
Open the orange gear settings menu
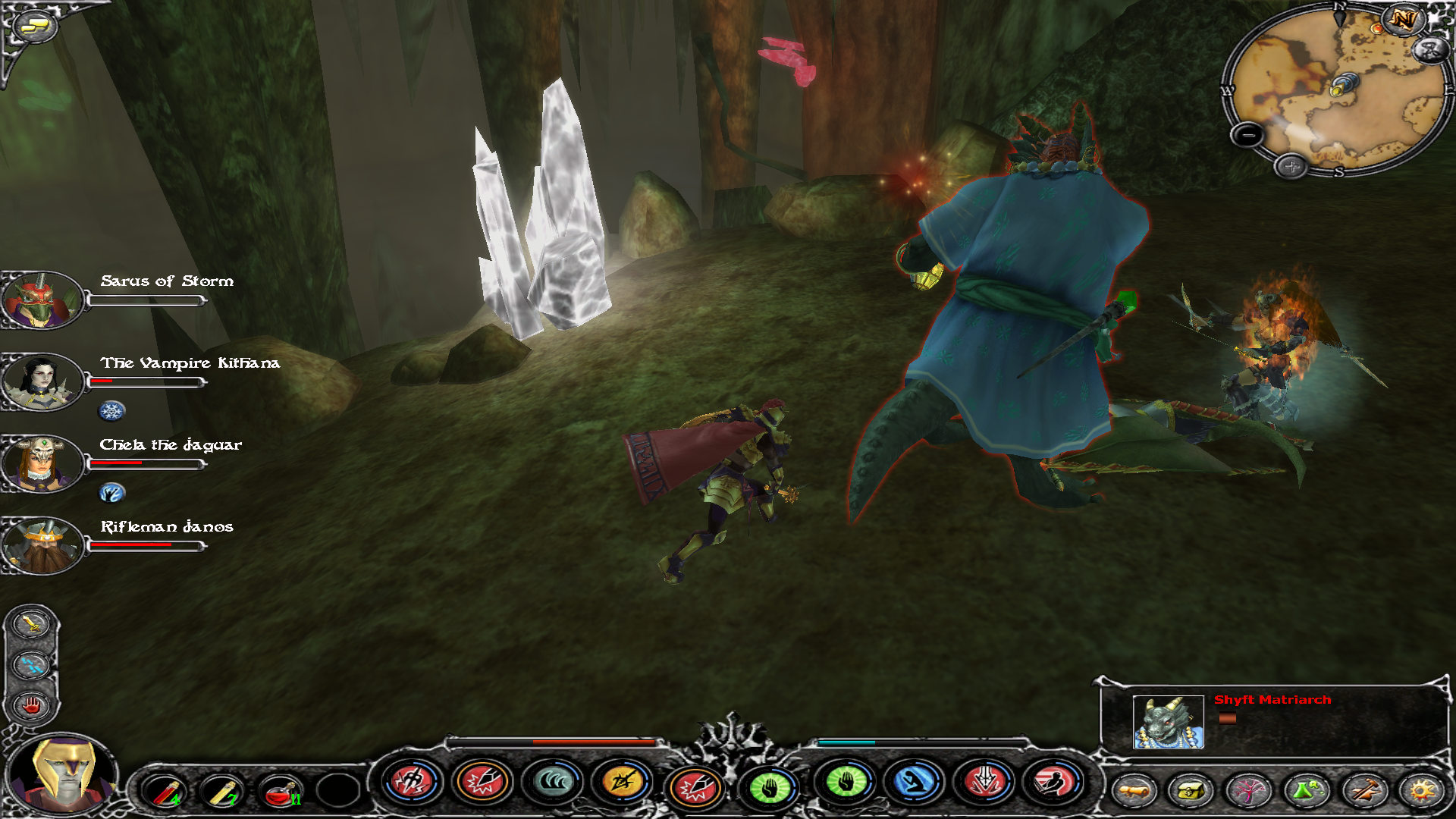(1421, 791)
